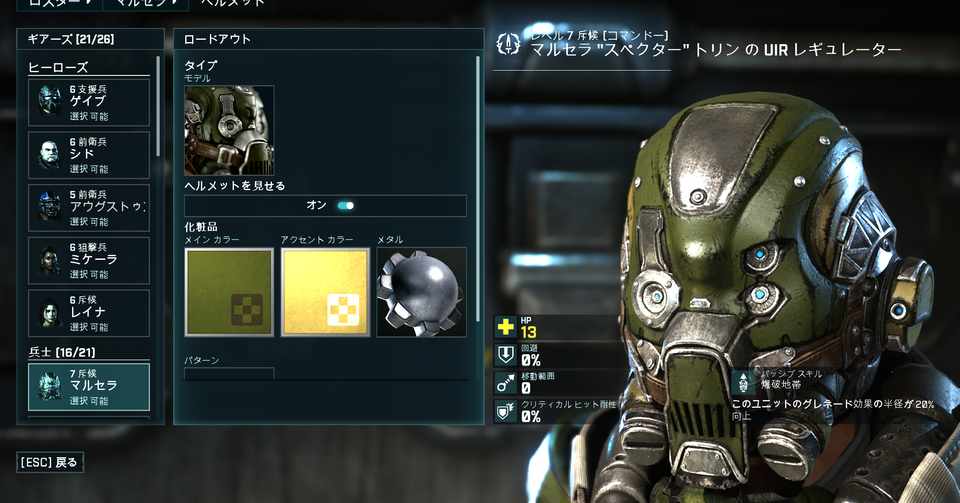
Task: Select the metal finish sphere swatch
Action: coord(421,292)
